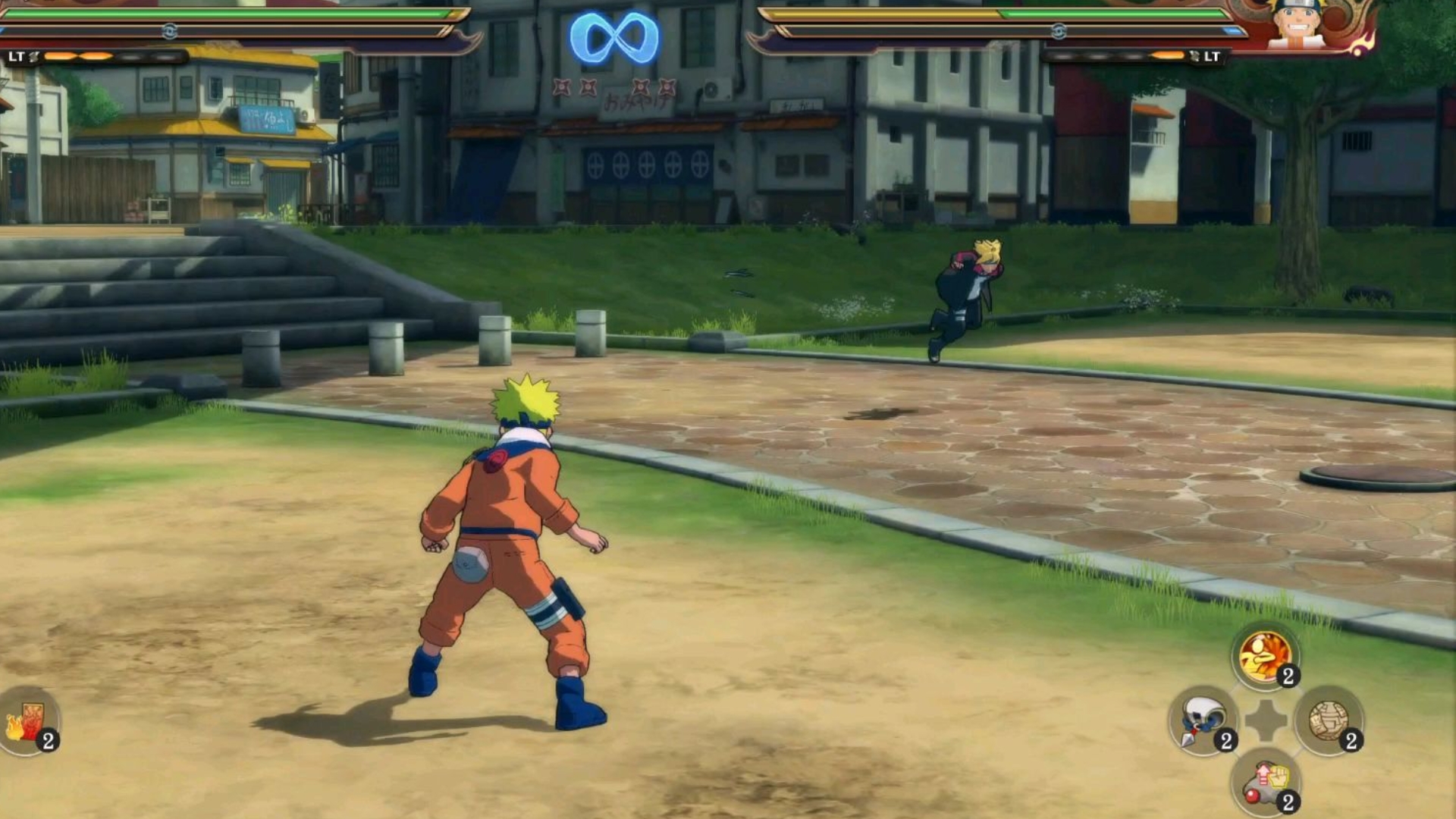Use the explosive fire tag item

click(29, 722)
